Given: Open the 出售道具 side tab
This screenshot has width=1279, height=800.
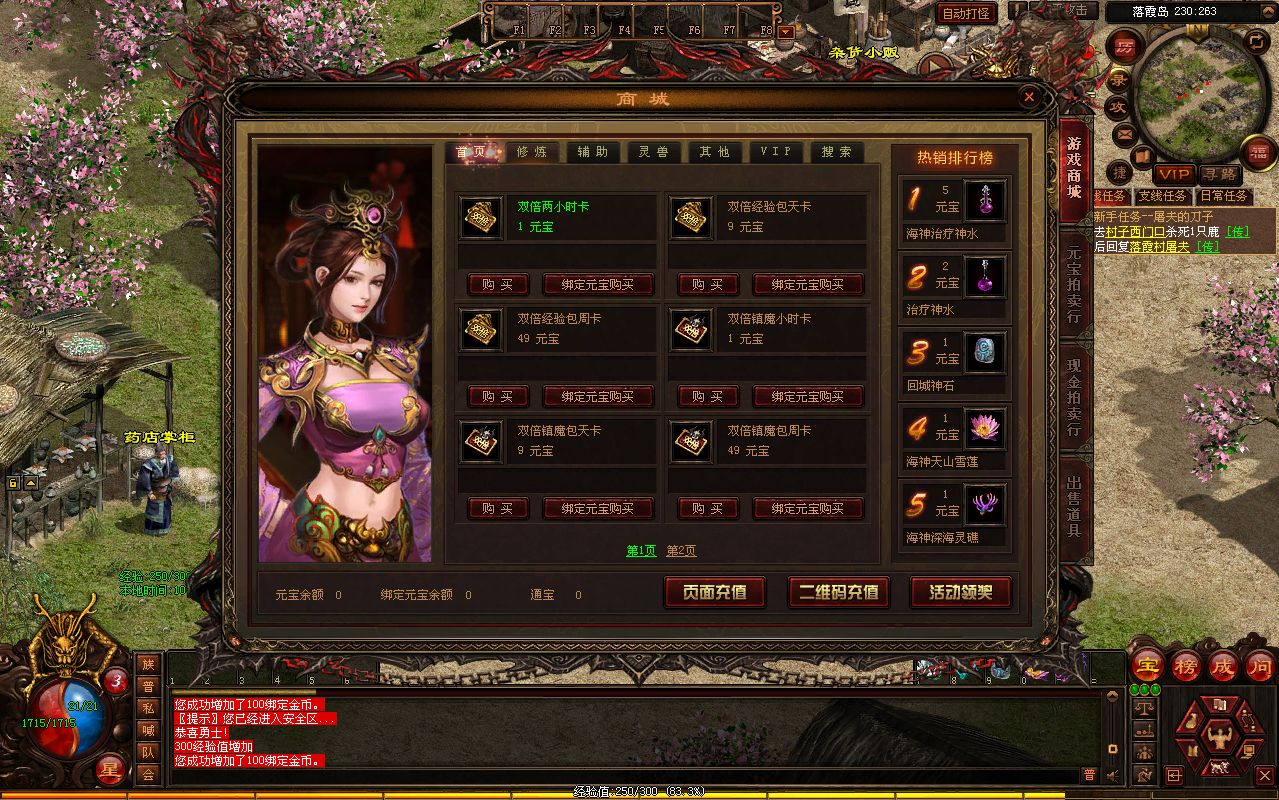Looking at the screenshot, I should [x=1074, y=498].
